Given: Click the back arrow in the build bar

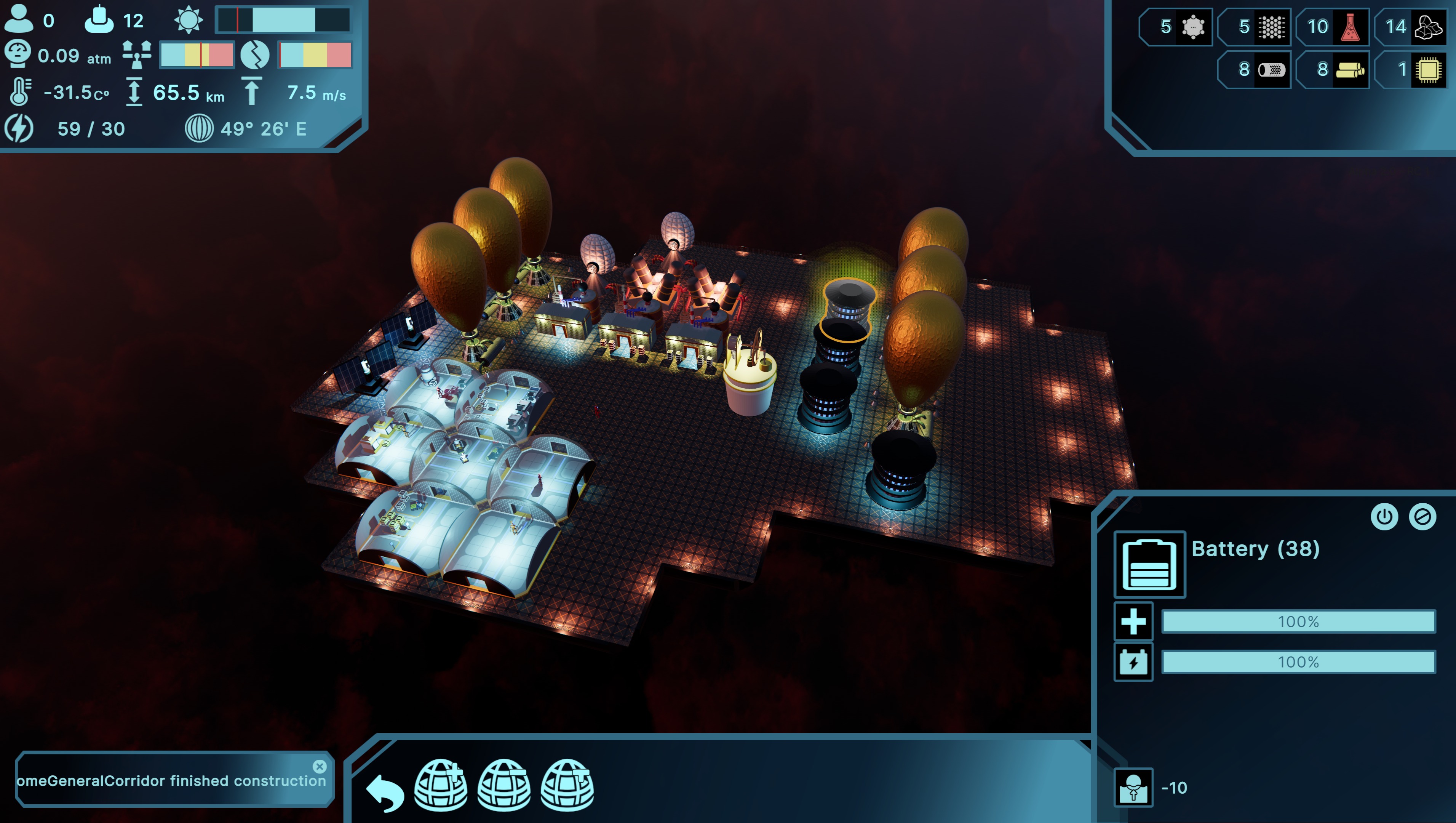Looking at the screenshot, I should 385,791.
